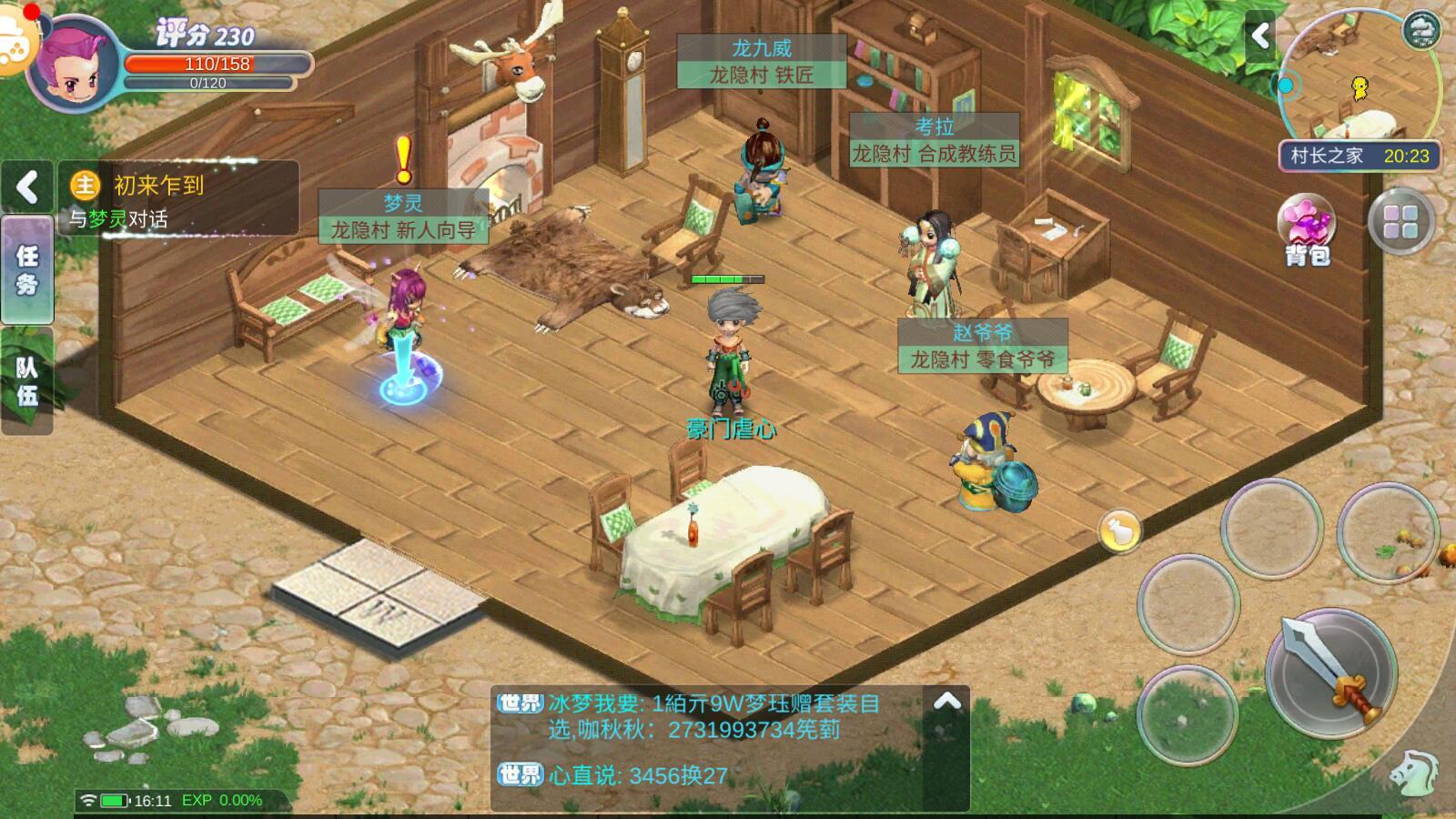Viewport: 1456px width, 819px height.
Task: Open the gamepad icon with red dot
Action: click(x=15, y=41)
